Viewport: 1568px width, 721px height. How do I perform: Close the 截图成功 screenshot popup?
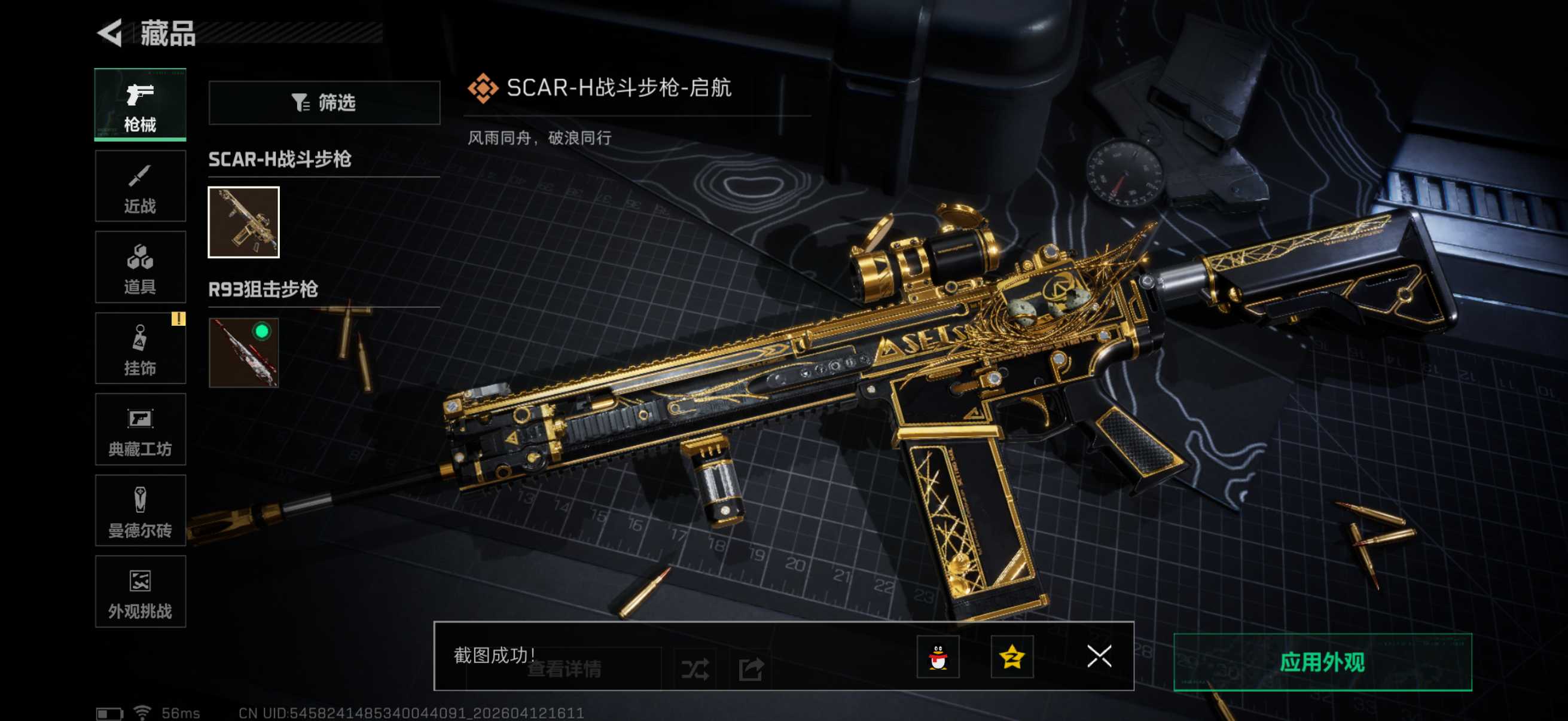pos(1099,656)
